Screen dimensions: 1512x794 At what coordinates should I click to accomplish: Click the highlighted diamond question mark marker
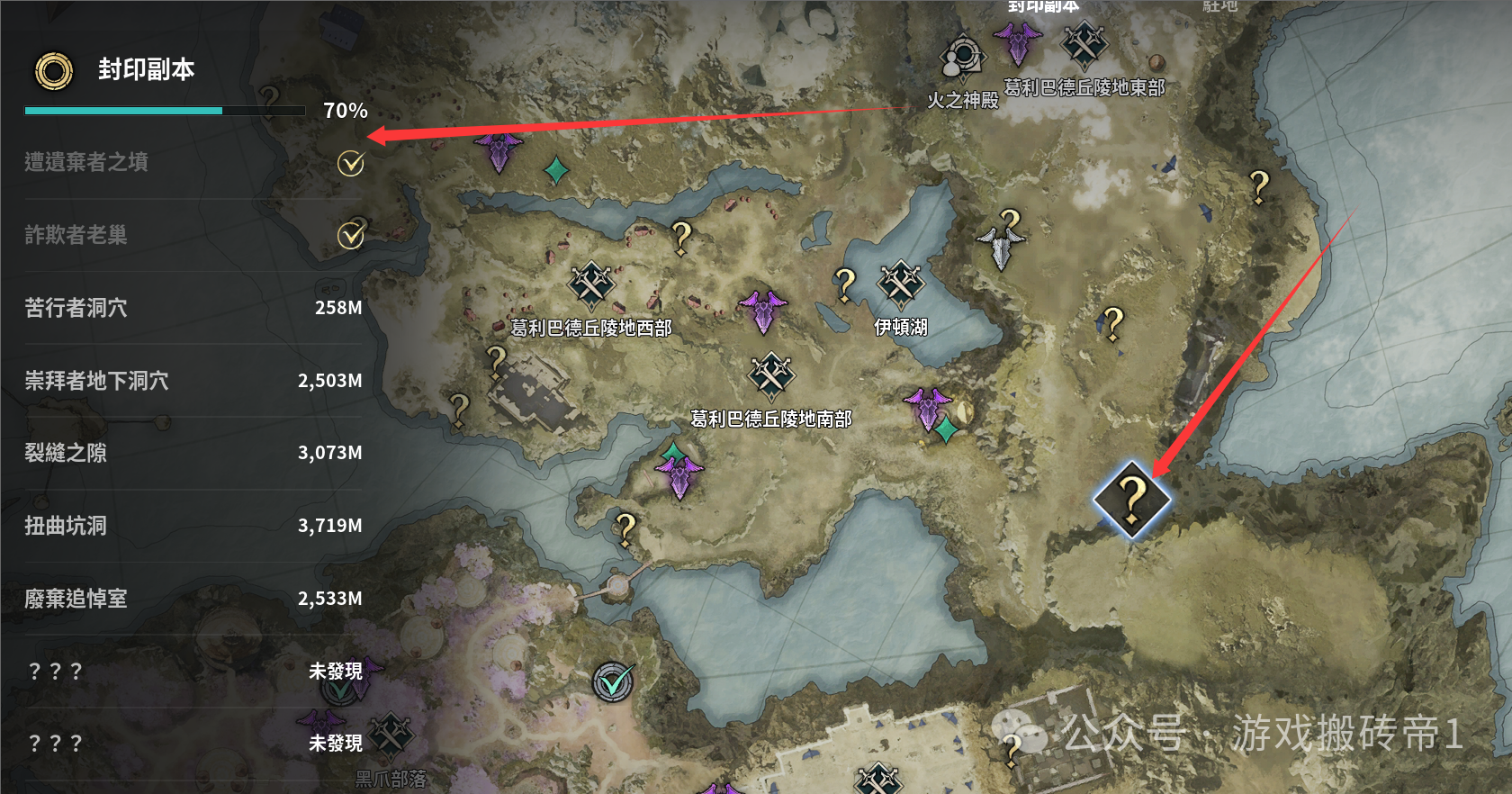(x=1131, y=500)
